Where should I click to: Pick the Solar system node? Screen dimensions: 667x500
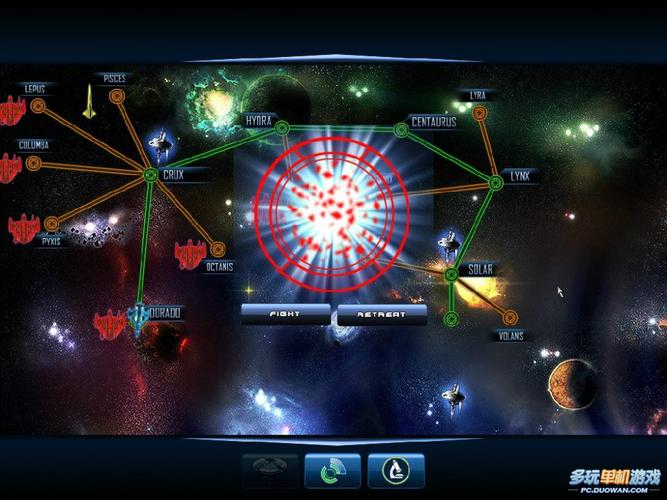pos(450,272)
